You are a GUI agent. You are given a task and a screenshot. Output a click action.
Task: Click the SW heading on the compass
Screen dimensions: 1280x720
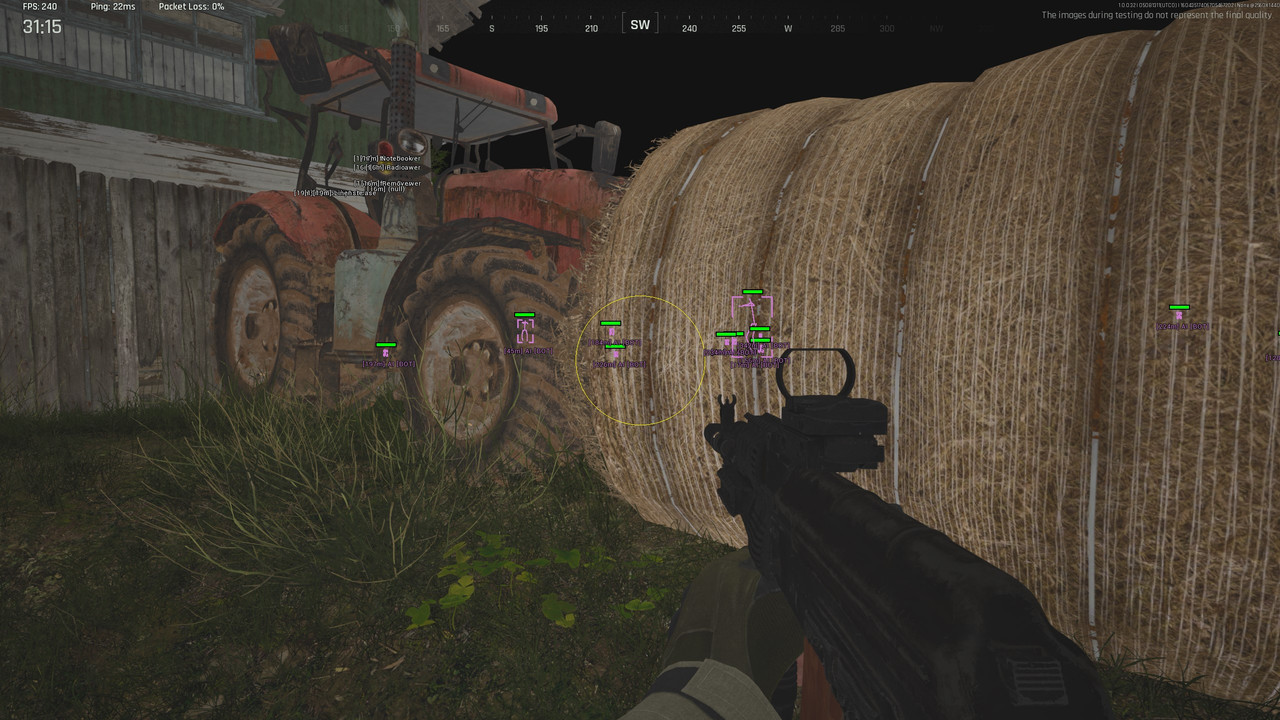639,23
